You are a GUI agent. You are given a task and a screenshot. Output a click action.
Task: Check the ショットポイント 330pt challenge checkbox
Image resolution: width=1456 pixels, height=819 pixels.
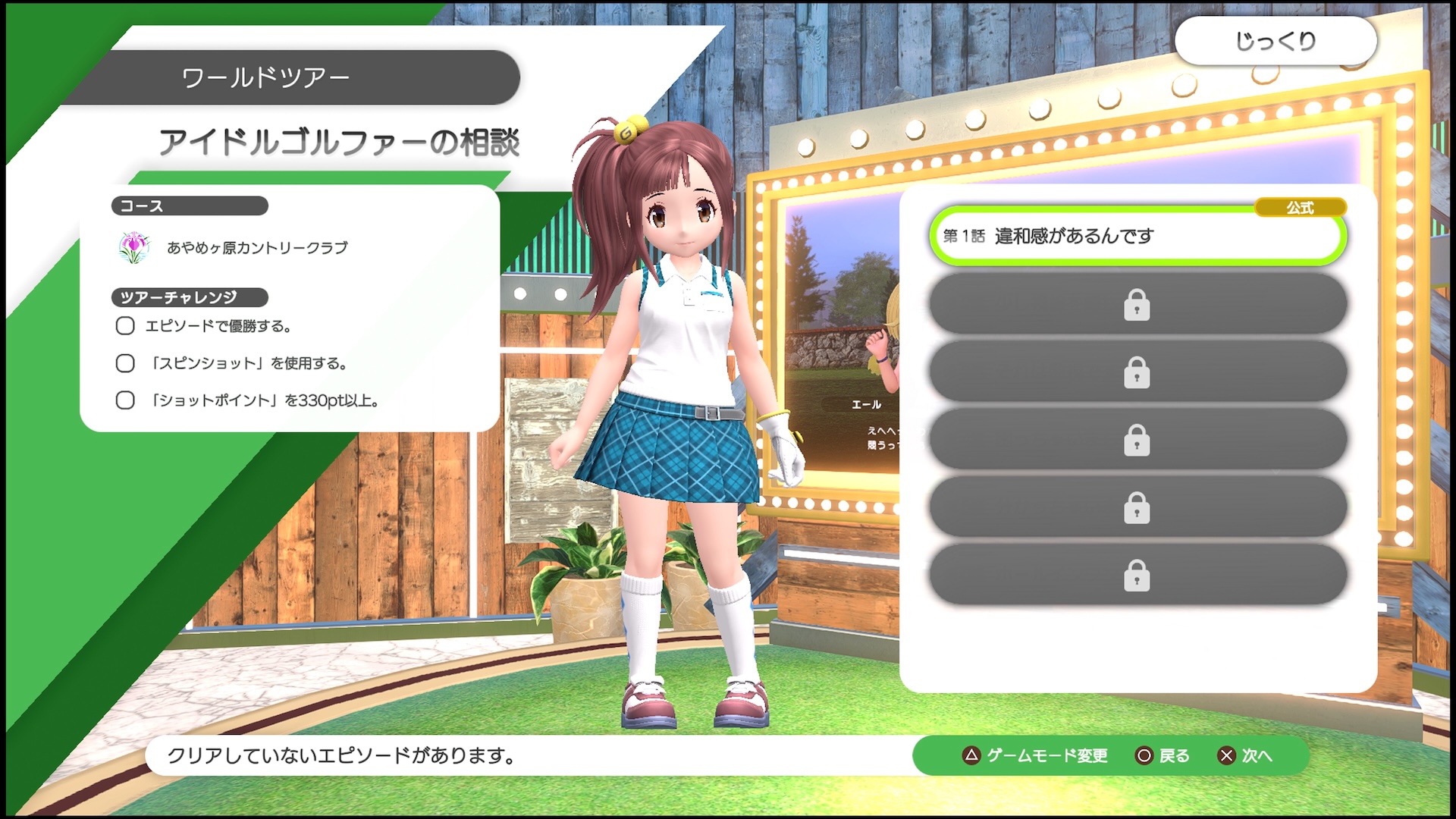point(124,400)
